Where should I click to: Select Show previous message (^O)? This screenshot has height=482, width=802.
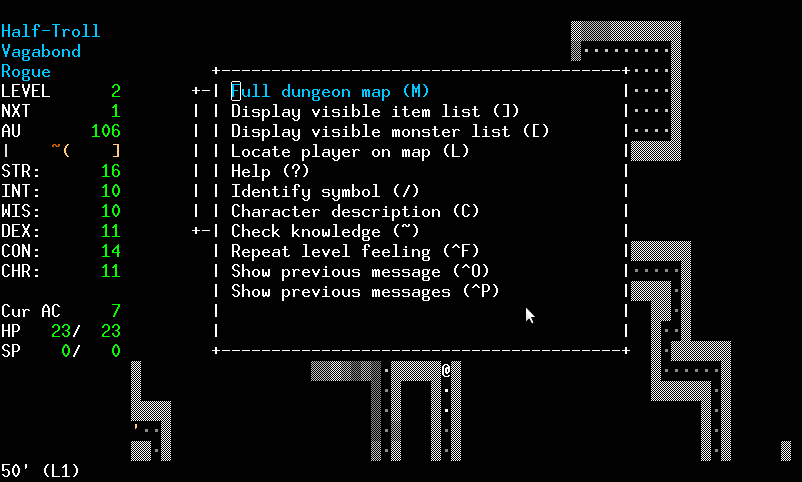tap(360, 271)
